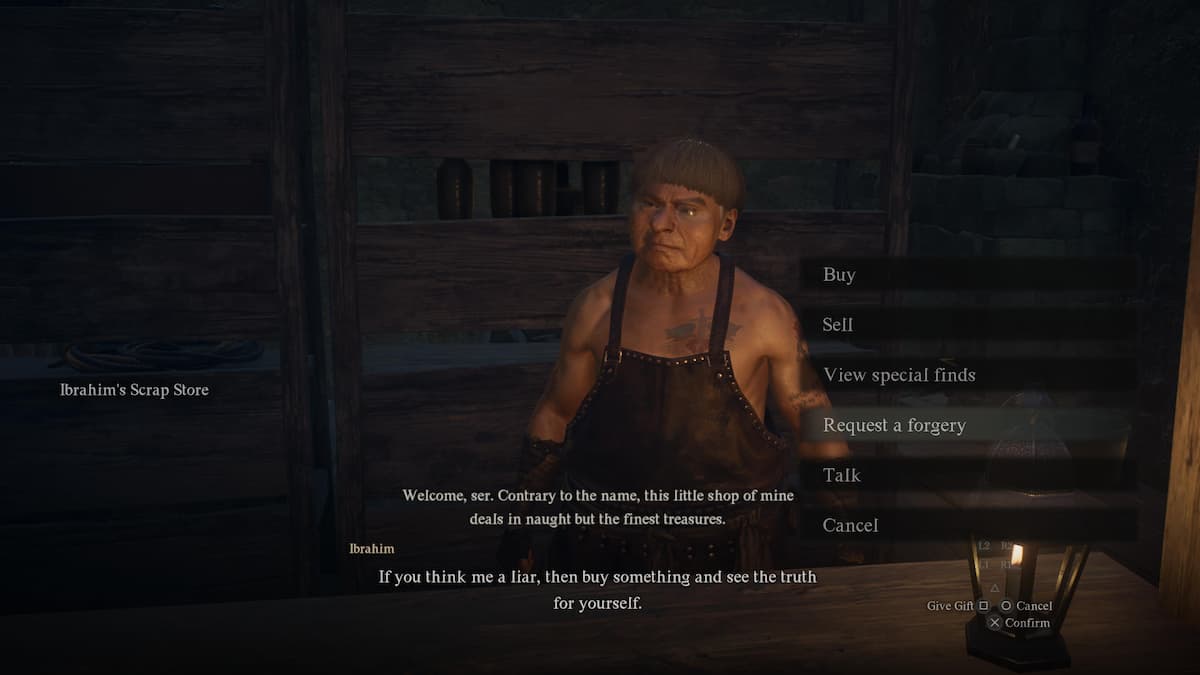1200x675 pixels.
Task: Choose the Buy option
Action: 840,275
